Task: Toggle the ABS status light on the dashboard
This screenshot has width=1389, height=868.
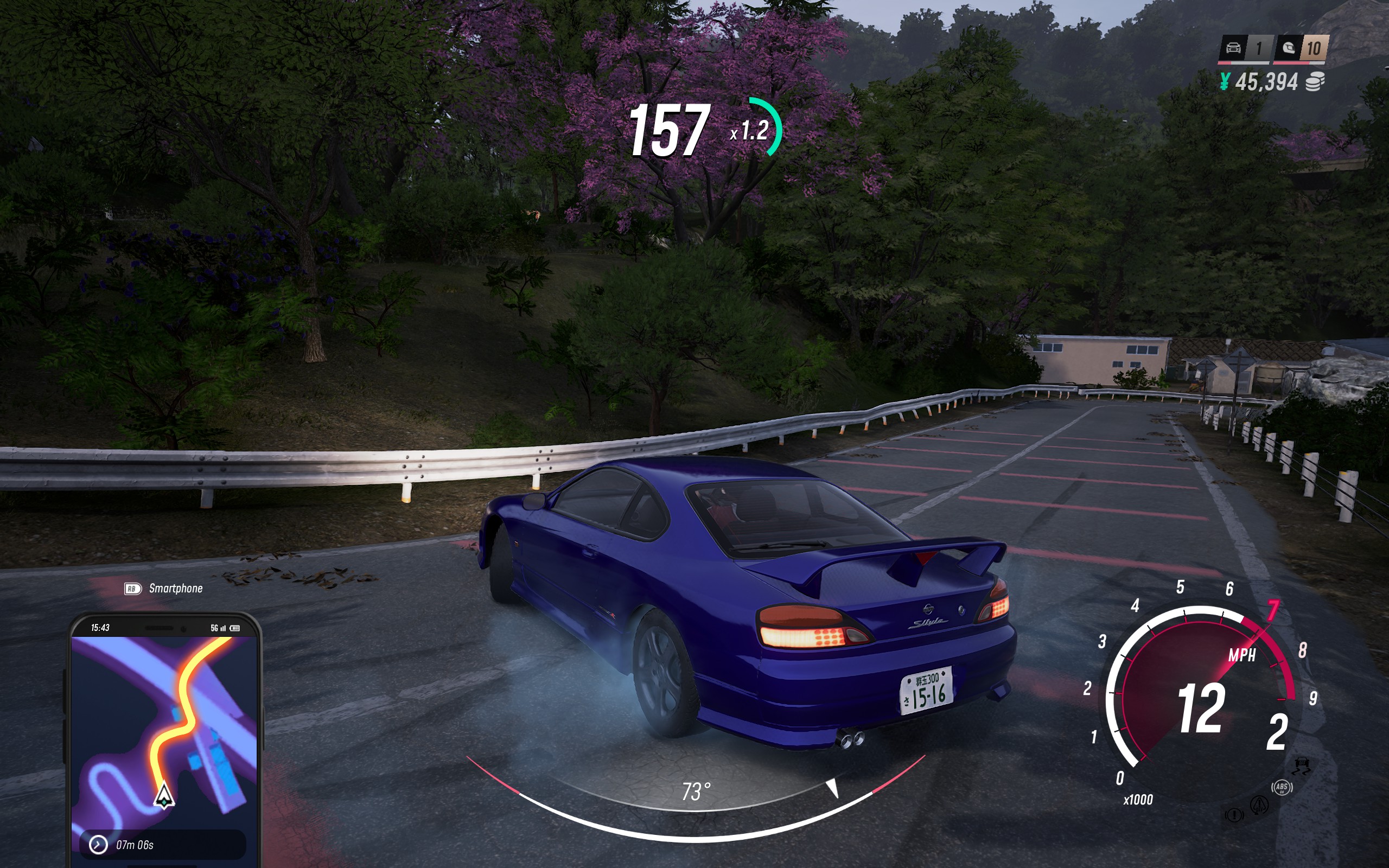Action: click(1282, 788)
